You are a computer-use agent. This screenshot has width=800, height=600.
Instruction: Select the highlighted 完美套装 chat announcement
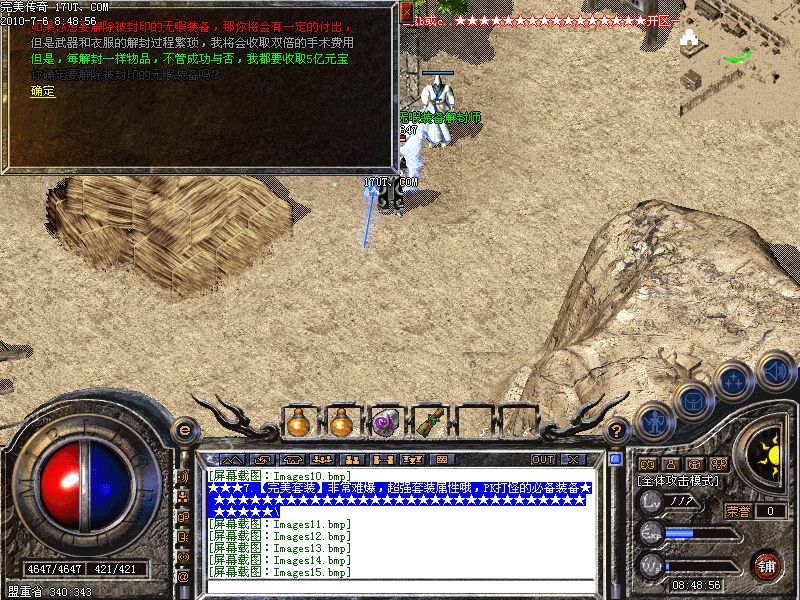click(x=400, y=498)
